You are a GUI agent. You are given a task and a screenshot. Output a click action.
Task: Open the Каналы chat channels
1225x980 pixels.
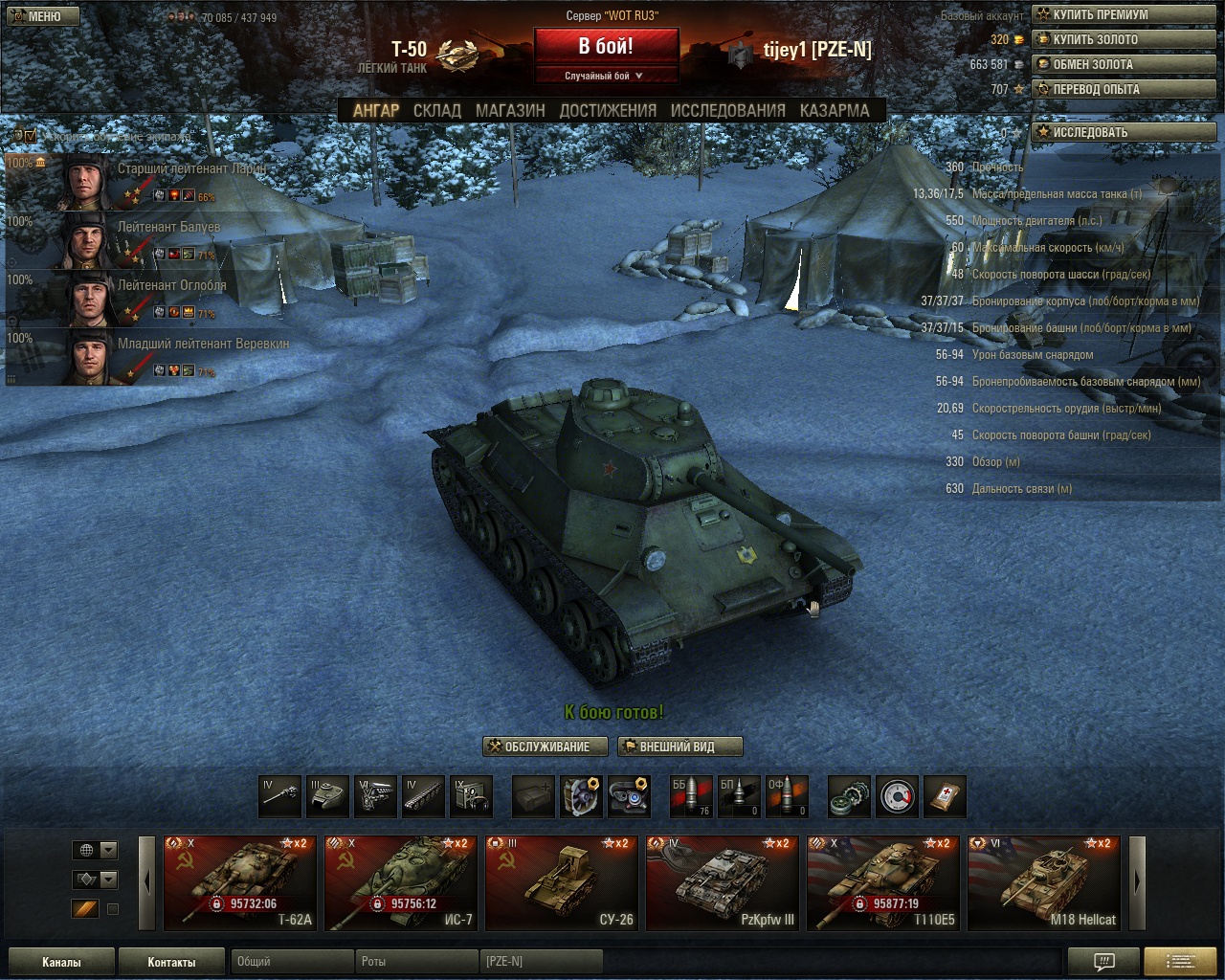[x=61, y=962]
